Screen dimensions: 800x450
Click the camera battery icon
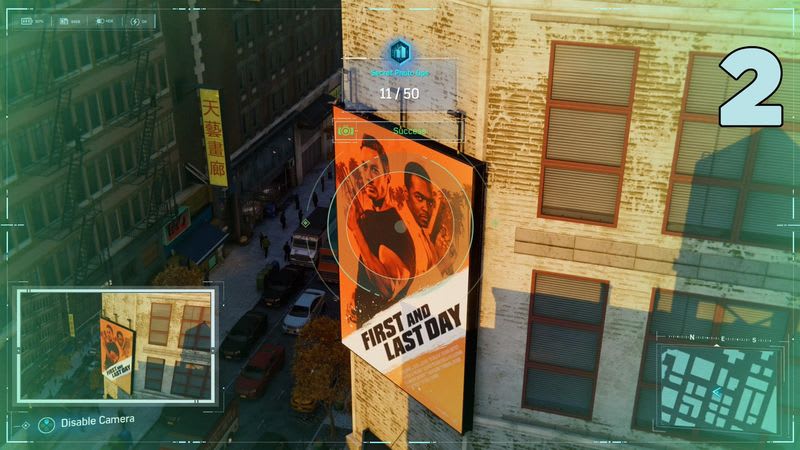tap(25, 20)
